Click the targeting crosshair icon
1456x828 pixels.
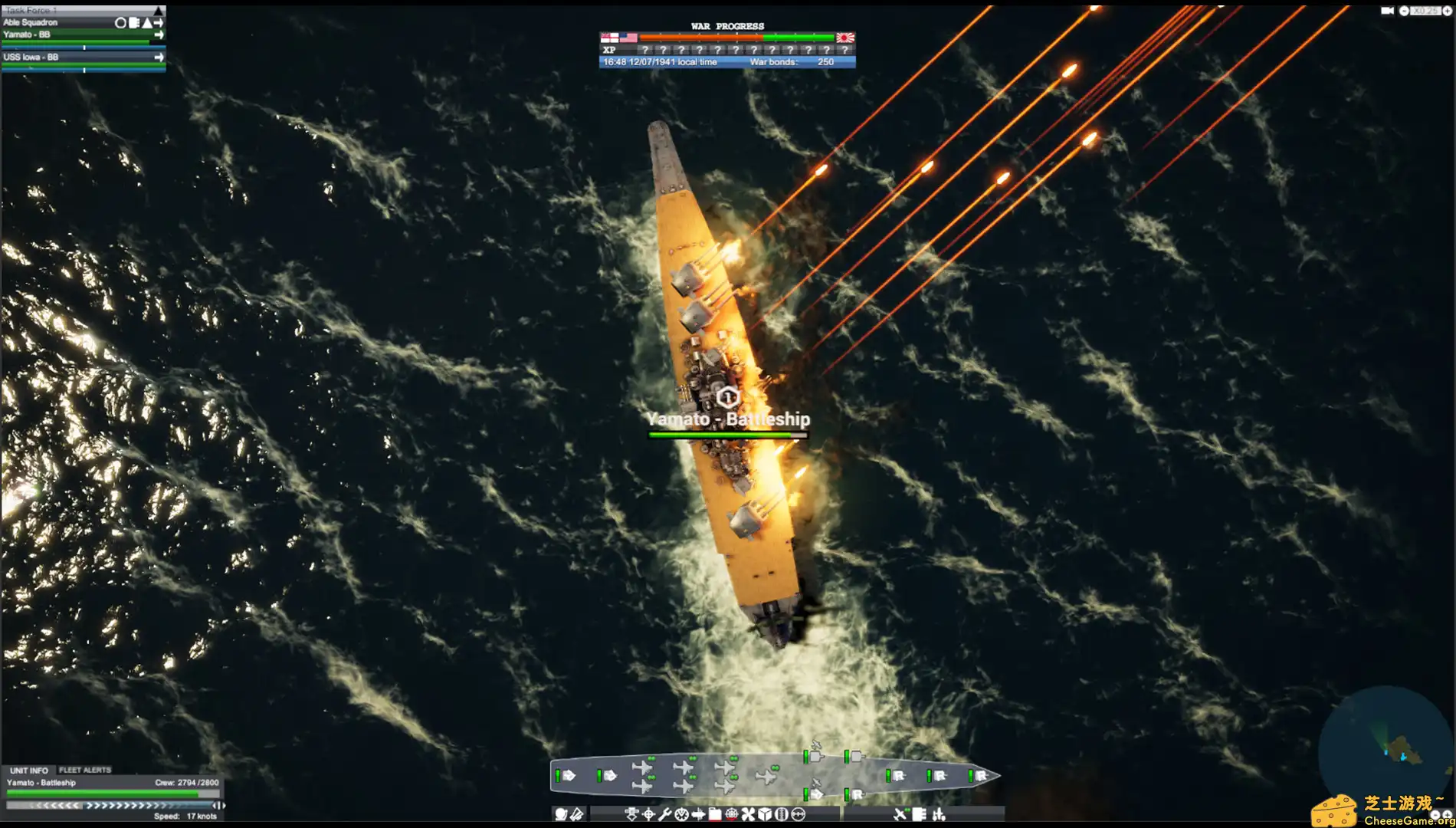pyautogui.click(x=649, y=813)
